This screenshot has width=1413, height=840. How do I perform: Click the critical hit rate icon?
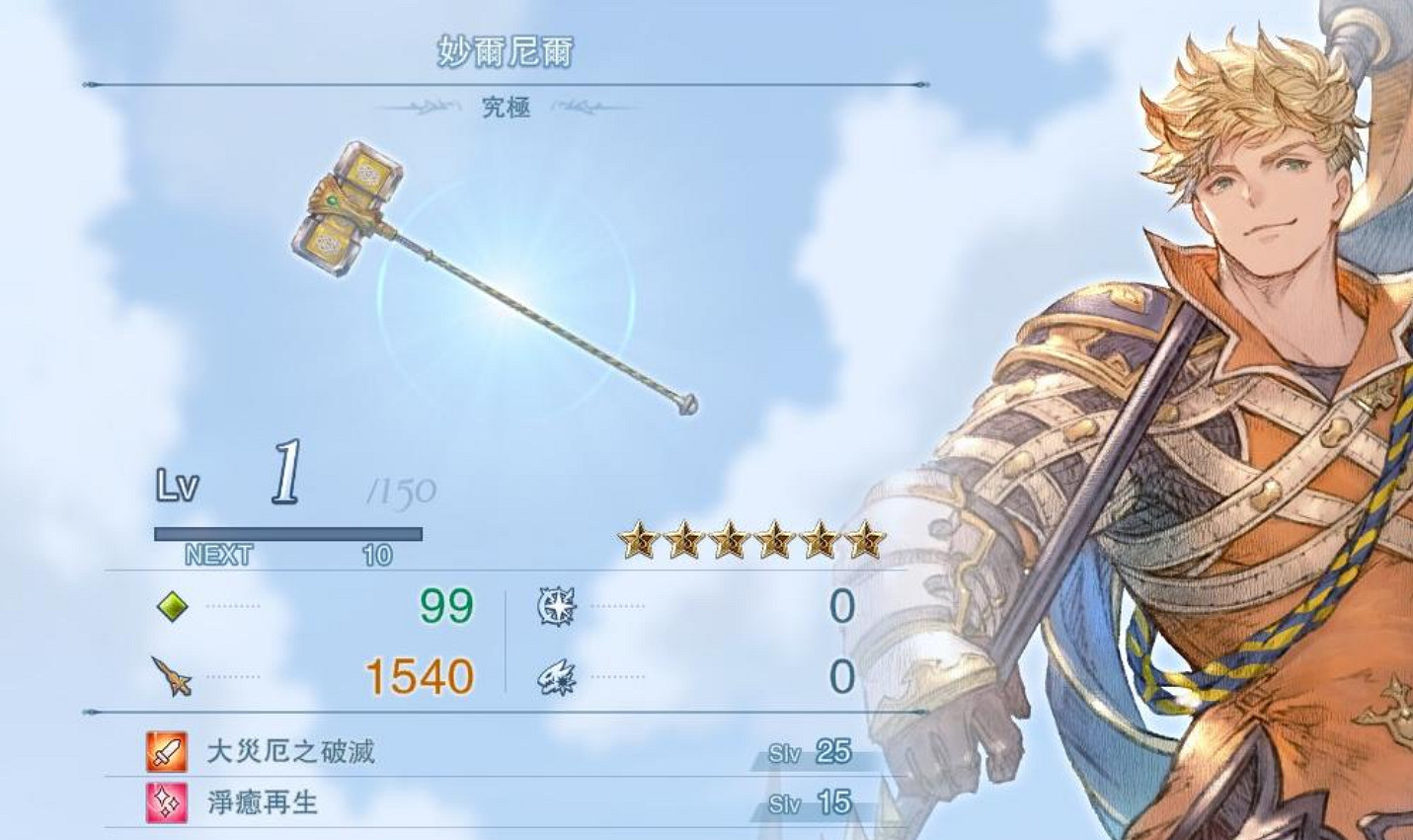tap(556, 678)
